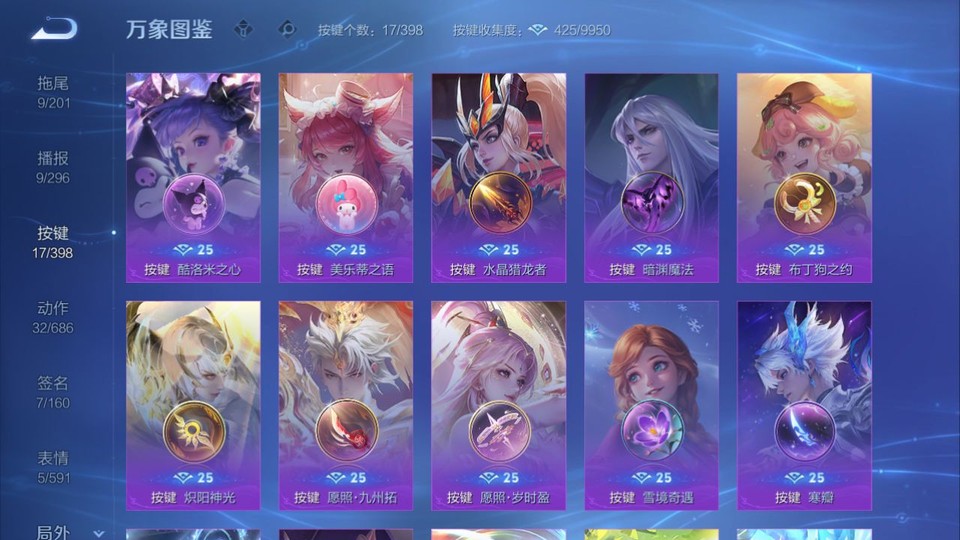This screenshot has height=540, width=960.
Task: Select the 愿照·九州拓 card
Action: (x=346, y=405)
